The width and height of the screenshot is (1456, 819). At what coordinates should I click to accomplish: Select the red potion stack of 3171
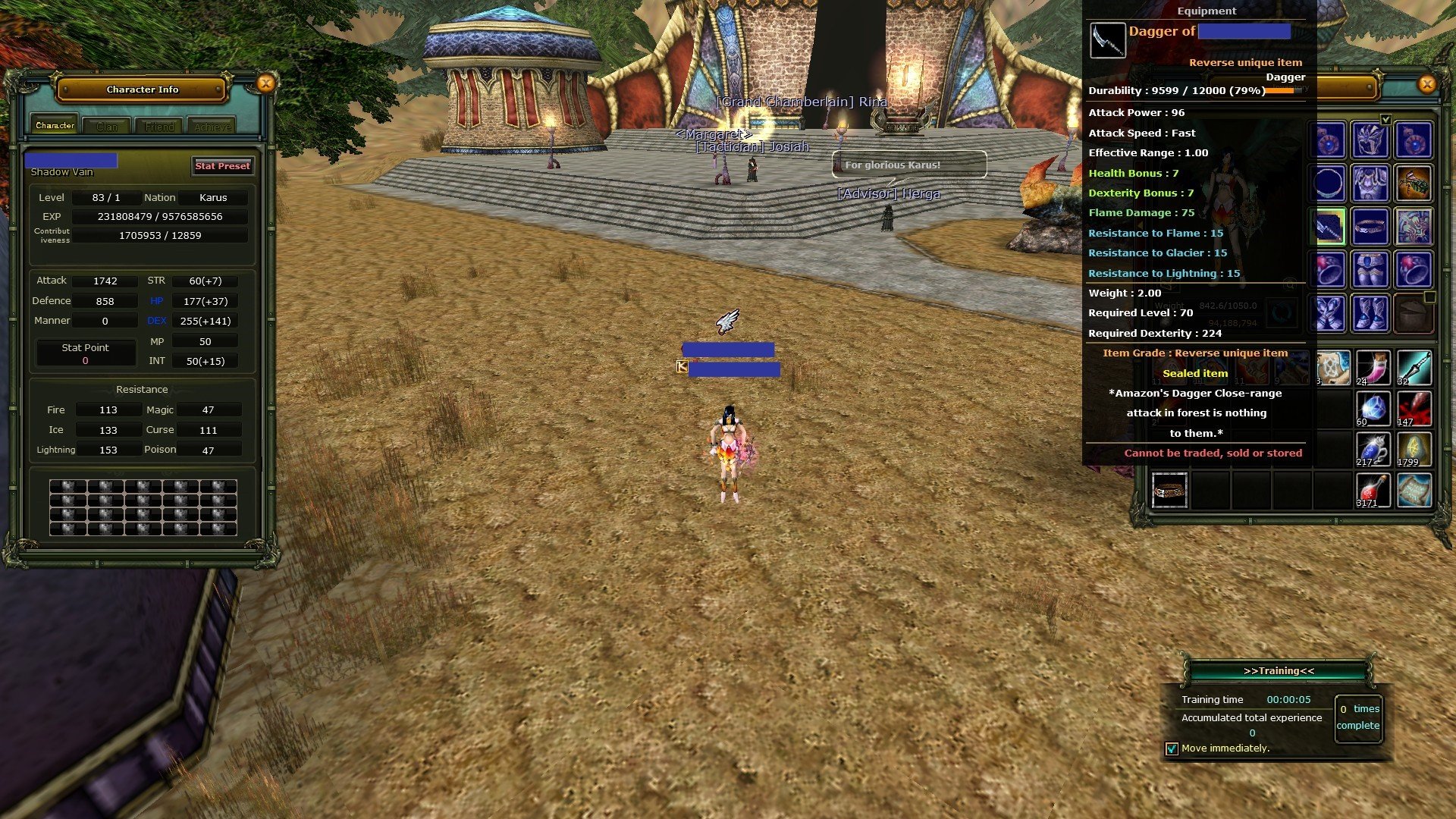click(1373, 490)
